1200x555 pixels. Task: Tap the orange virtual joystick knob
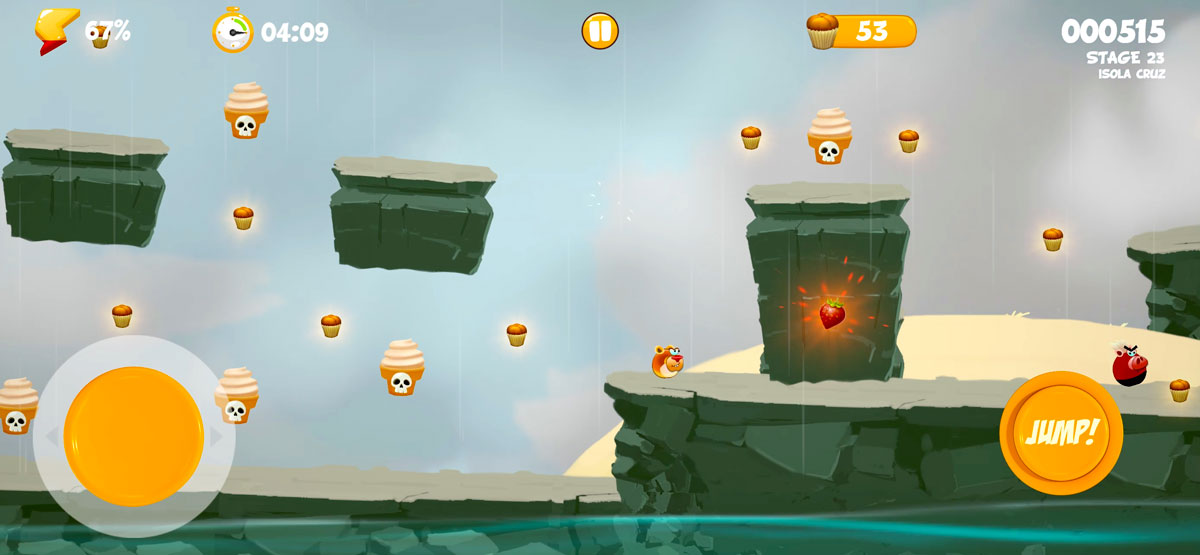coord(134,436)
